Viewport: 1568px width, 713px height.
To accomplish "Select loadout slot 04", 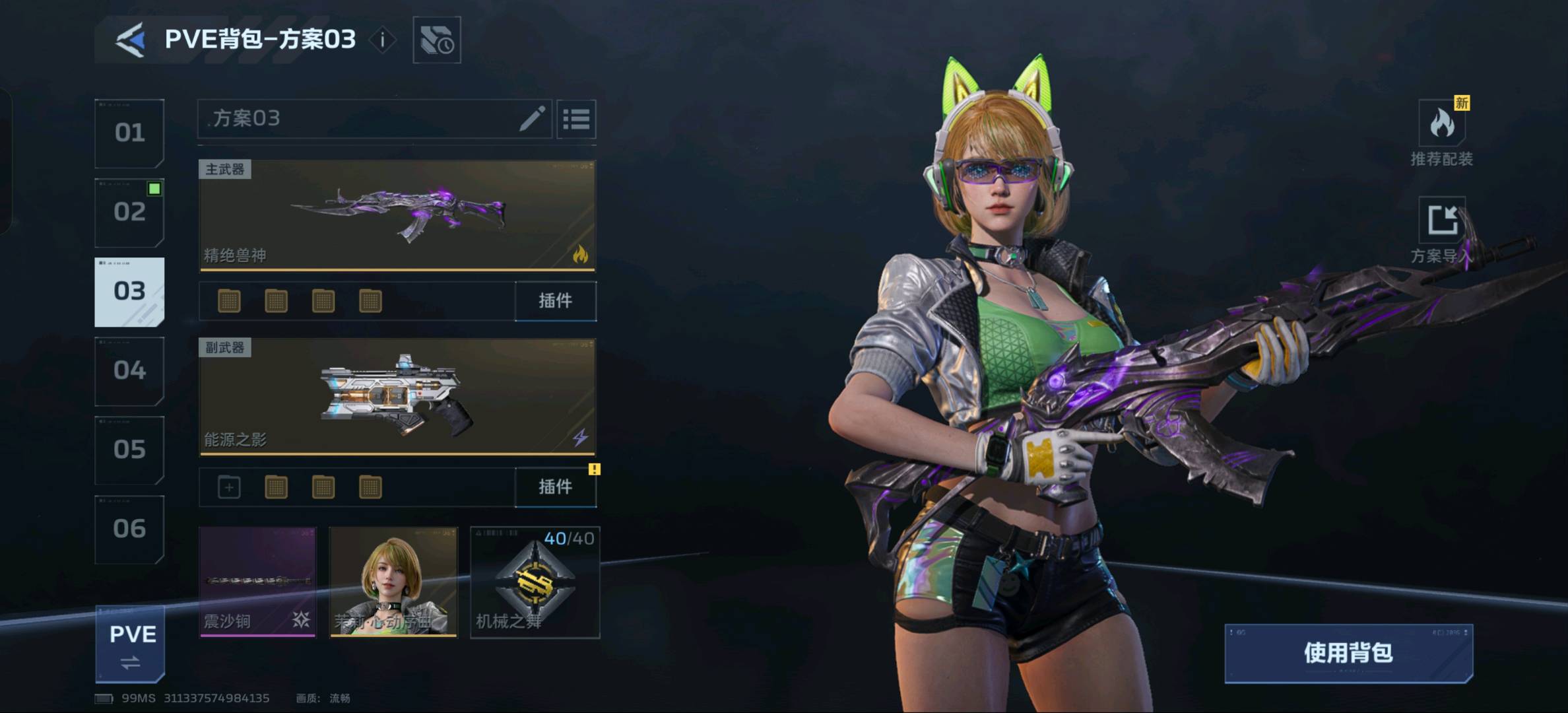I will 129,371.
